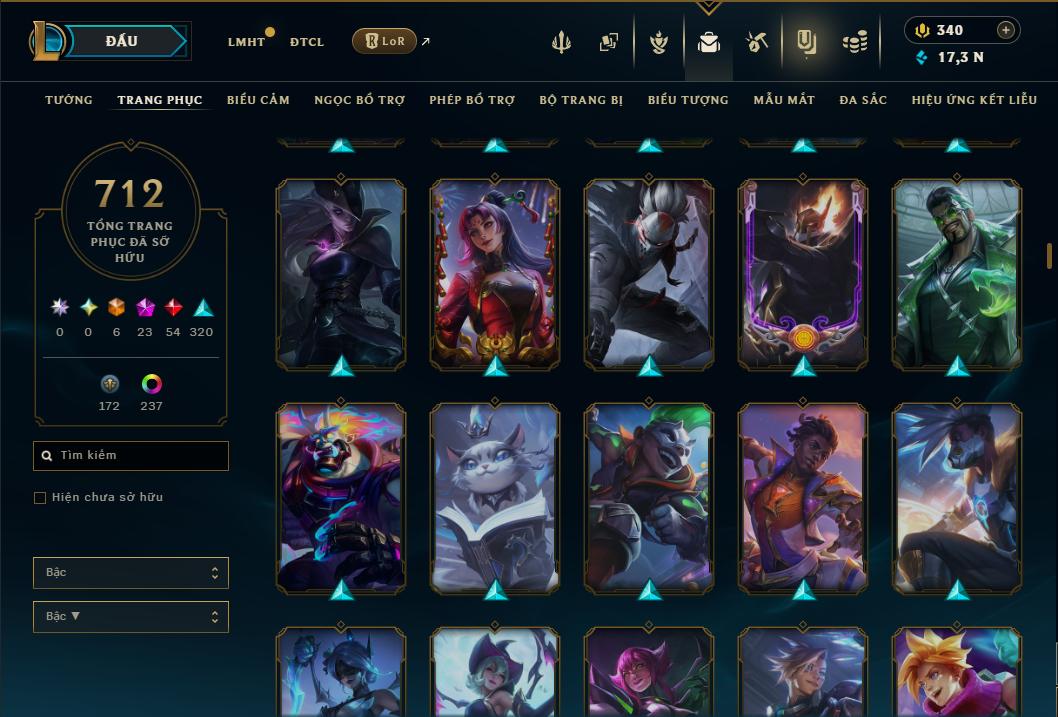
Task: Toggle the Hiện chưa sở hữu checkbox
Action: pyautogui.click(x=40, y=498)
